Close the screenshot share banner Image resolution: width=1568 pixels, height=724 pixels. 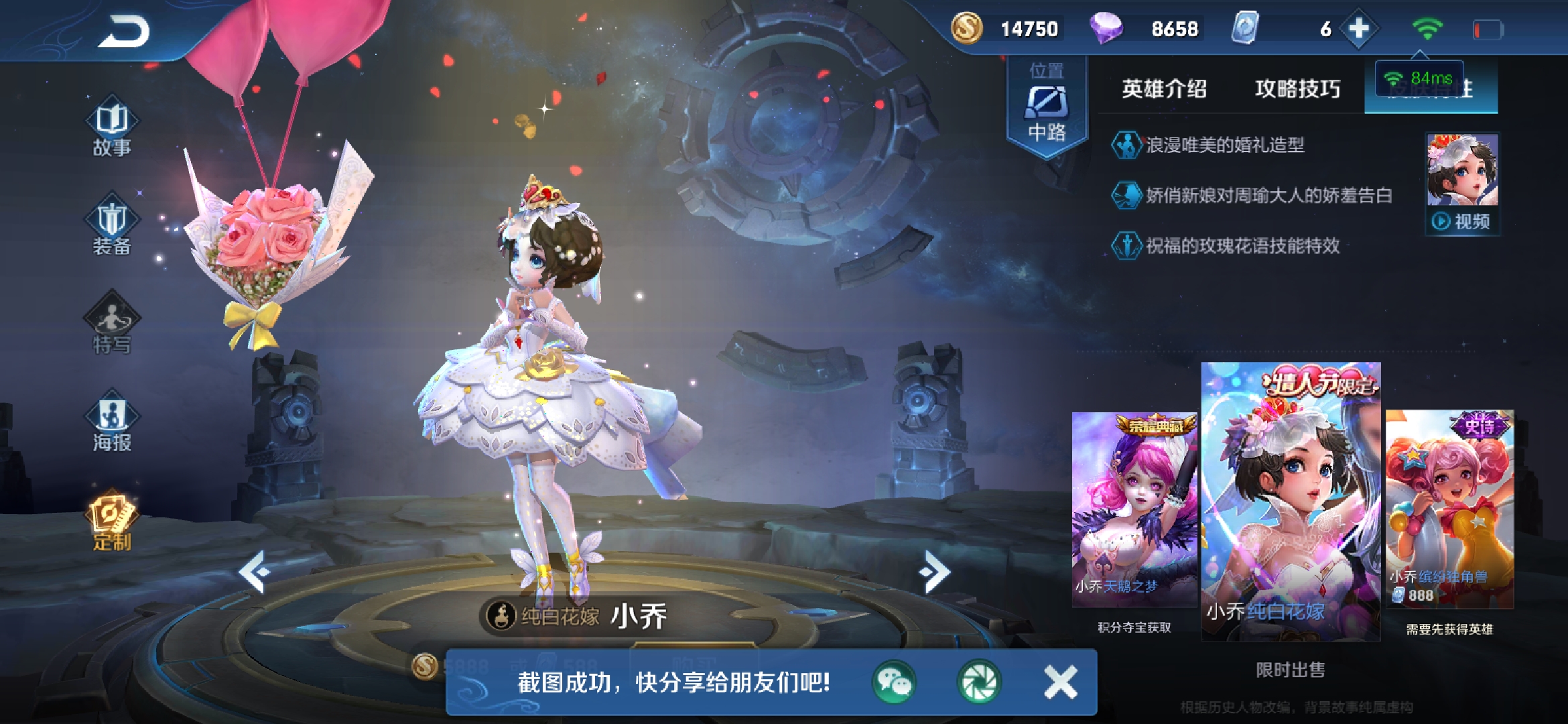1061,682
